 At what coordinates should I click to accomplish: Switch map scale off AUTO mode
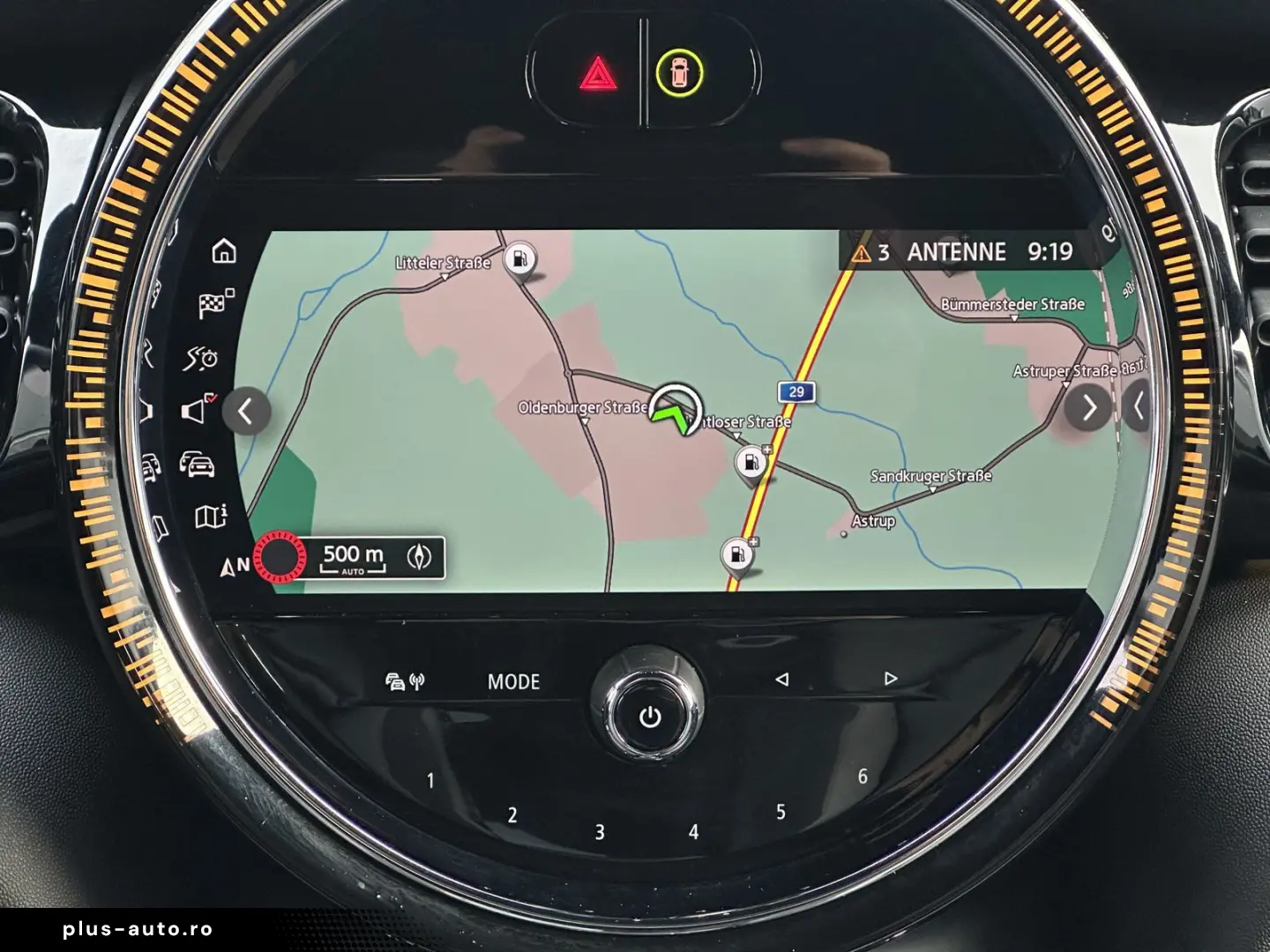353,571
